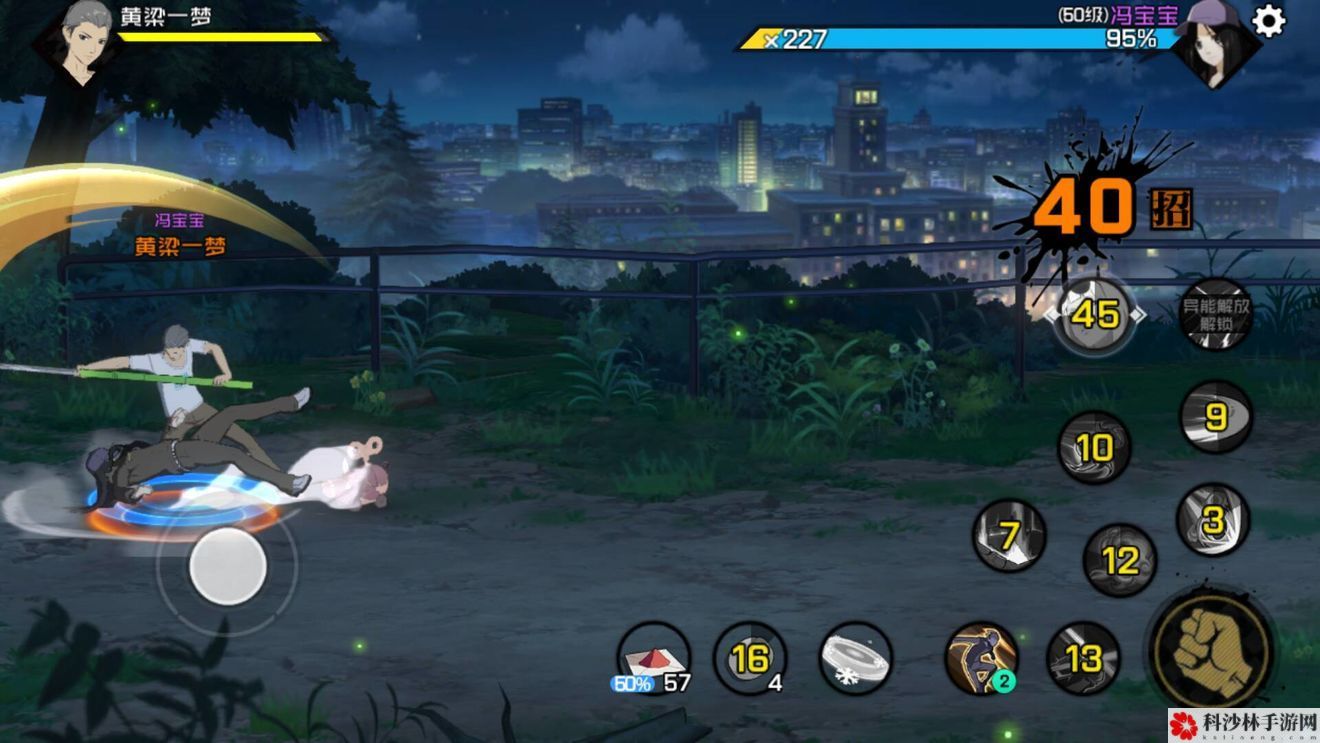
Task: Activate the skill with cooldown 7
Action: point(1009,536)
